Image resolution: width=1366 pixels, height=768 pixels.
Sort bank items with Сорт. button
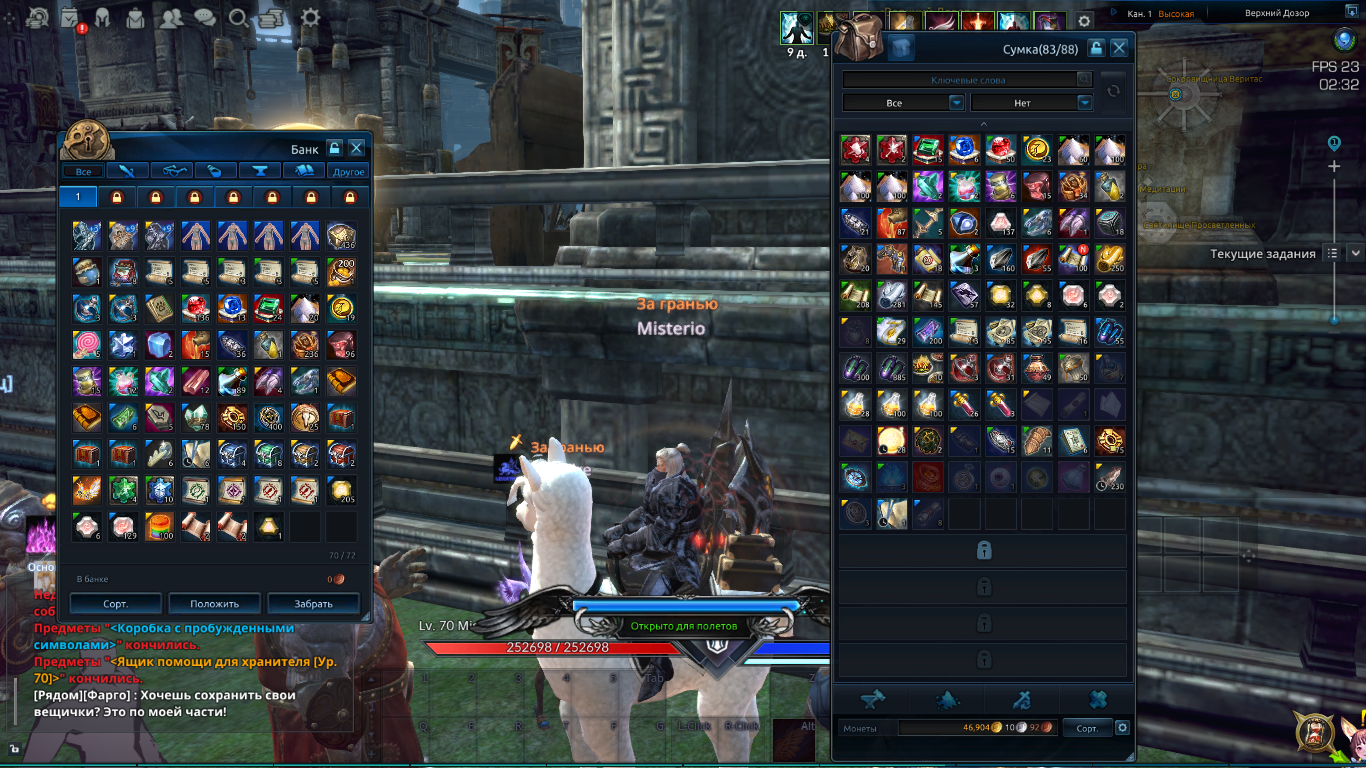[114, 603]
